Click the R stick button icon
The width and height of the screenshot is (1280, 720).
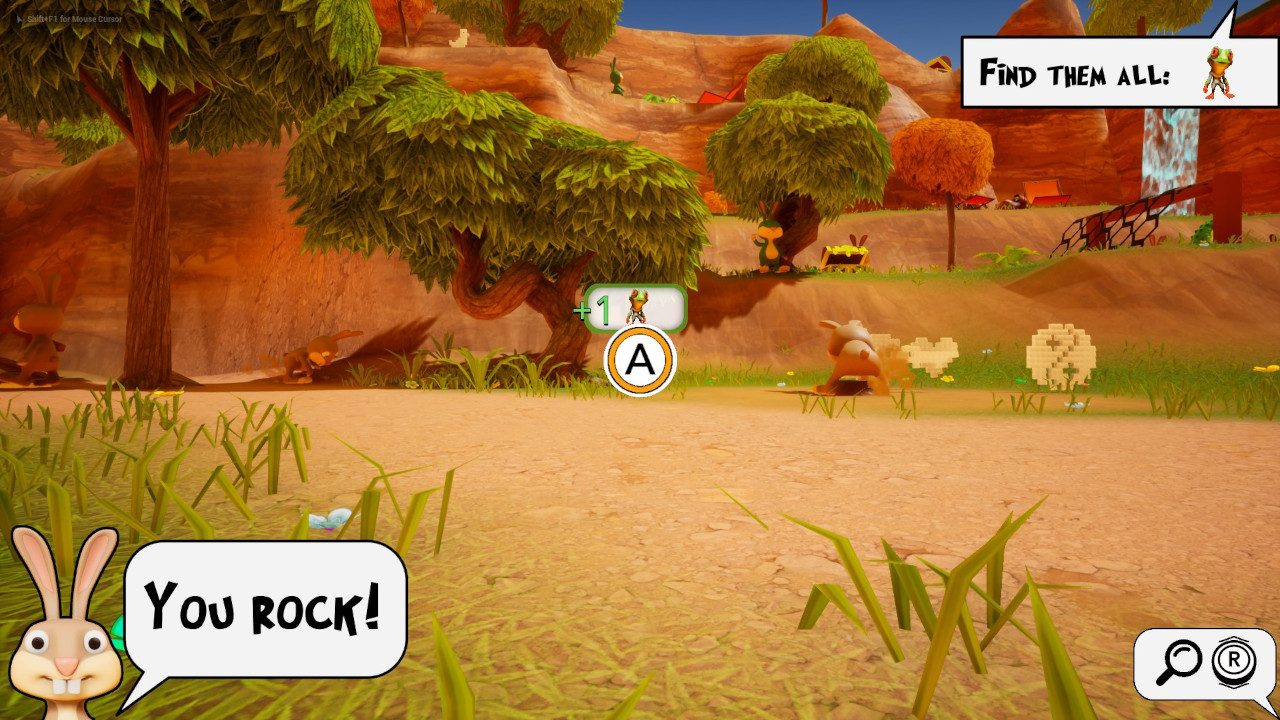[x=1232, y=661]
